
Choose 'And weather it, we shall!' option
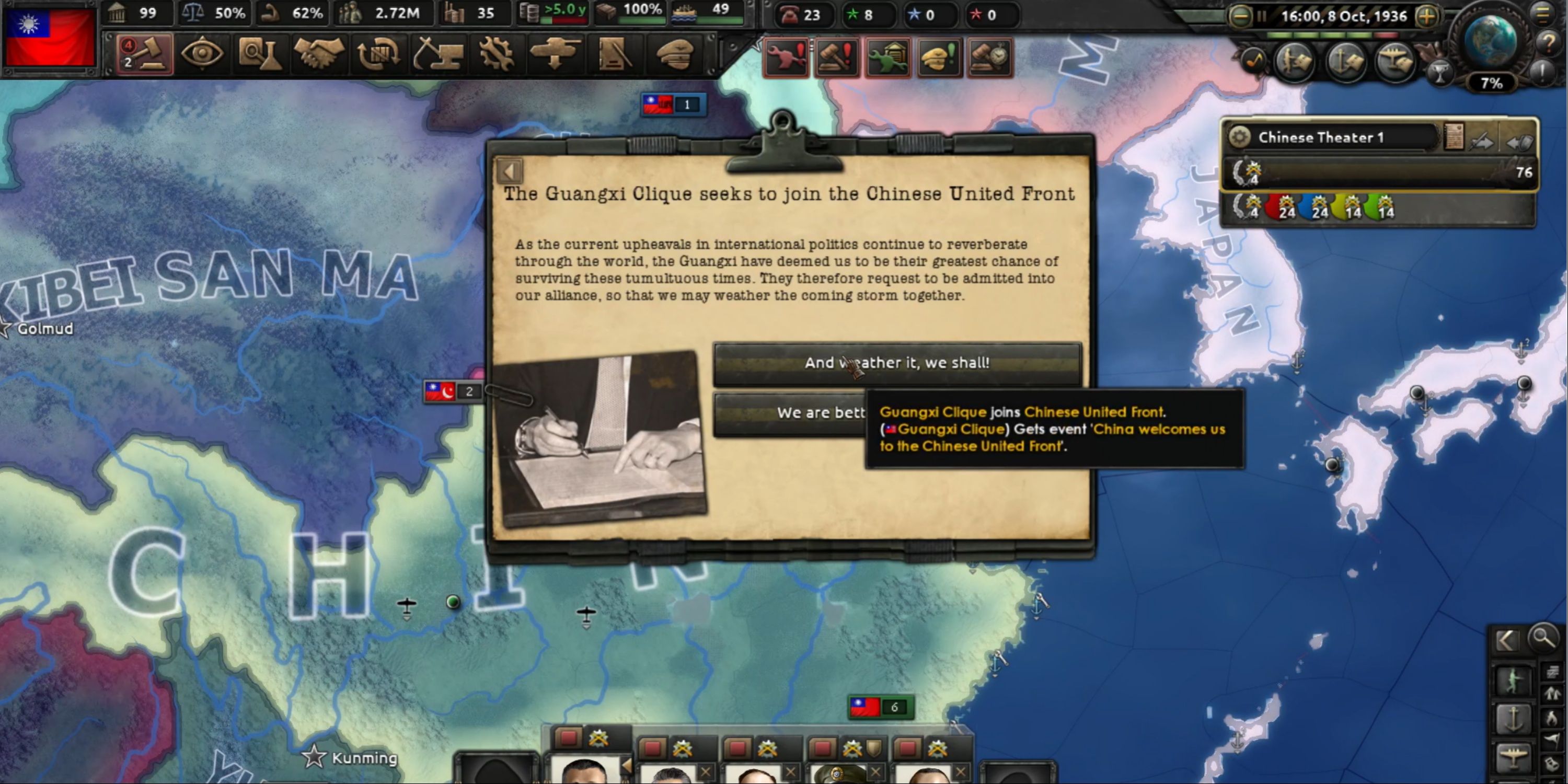(898, 363)
